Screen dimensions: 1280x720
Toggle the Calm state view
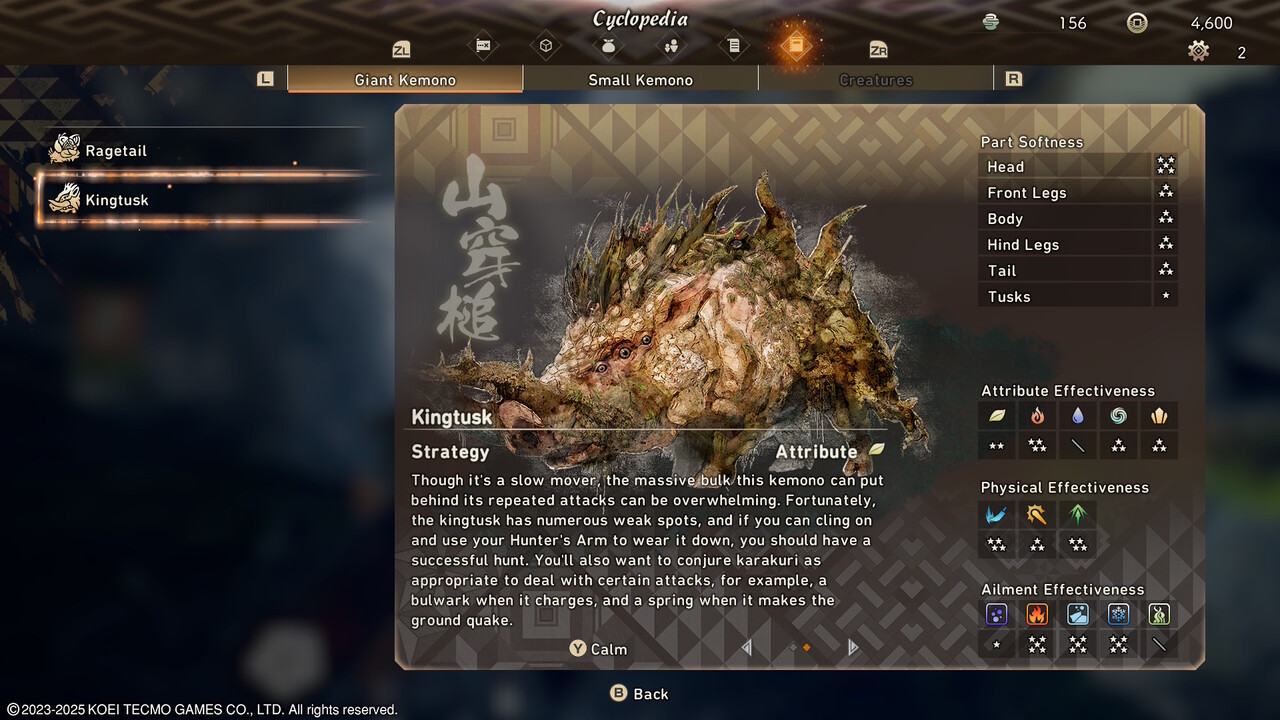tap(599, 649)
